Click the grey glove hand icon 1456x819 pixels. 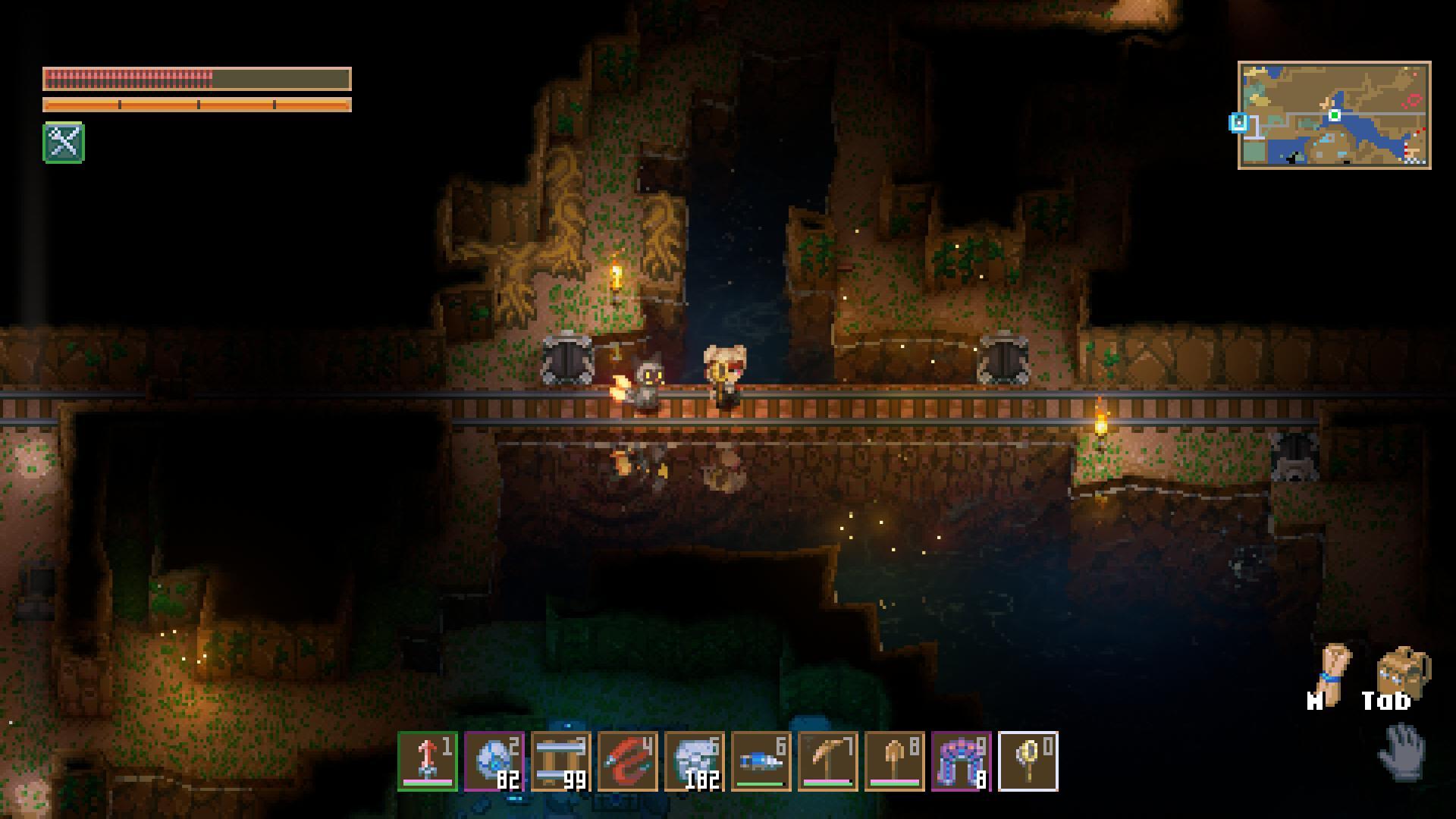click(1402, 752)
